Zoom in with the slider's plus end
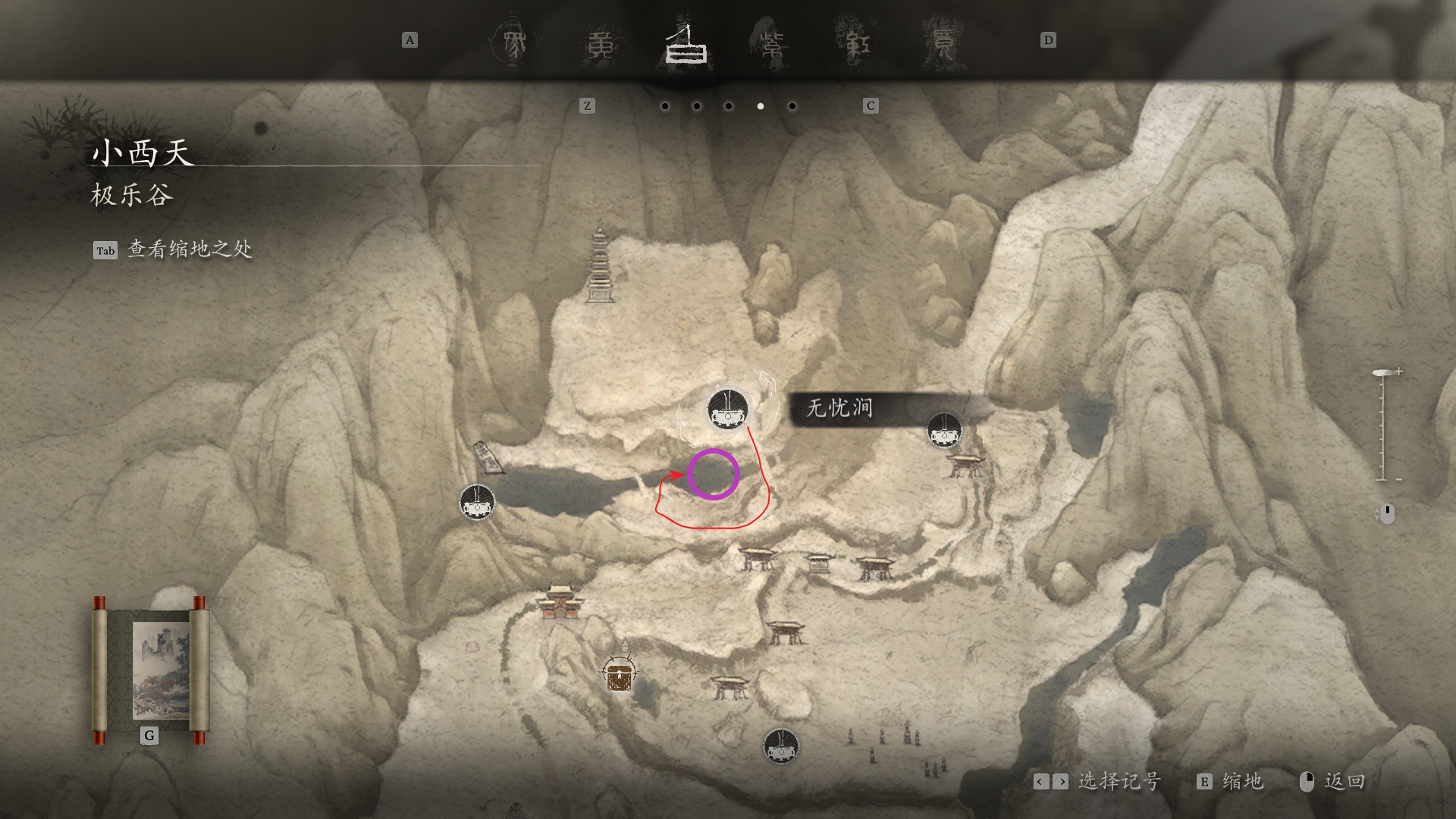 tap(1398, 372)
